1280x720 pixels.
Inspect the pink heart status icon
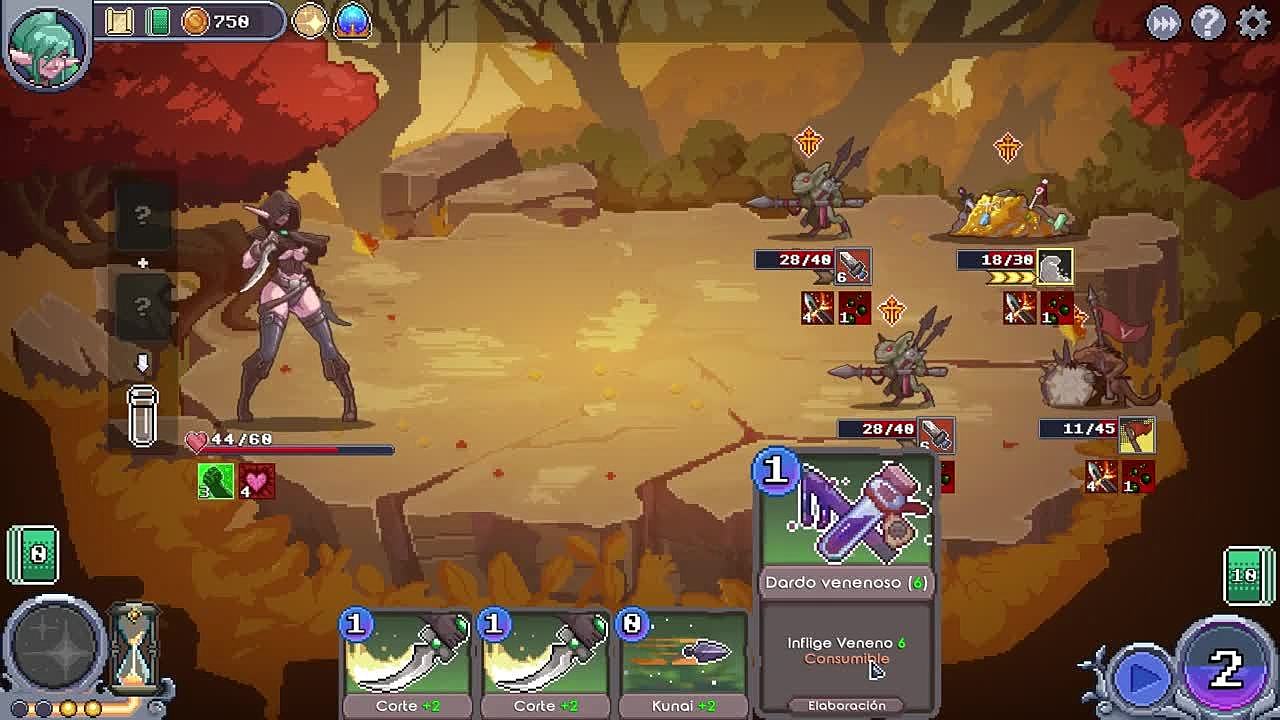(256, 481)
